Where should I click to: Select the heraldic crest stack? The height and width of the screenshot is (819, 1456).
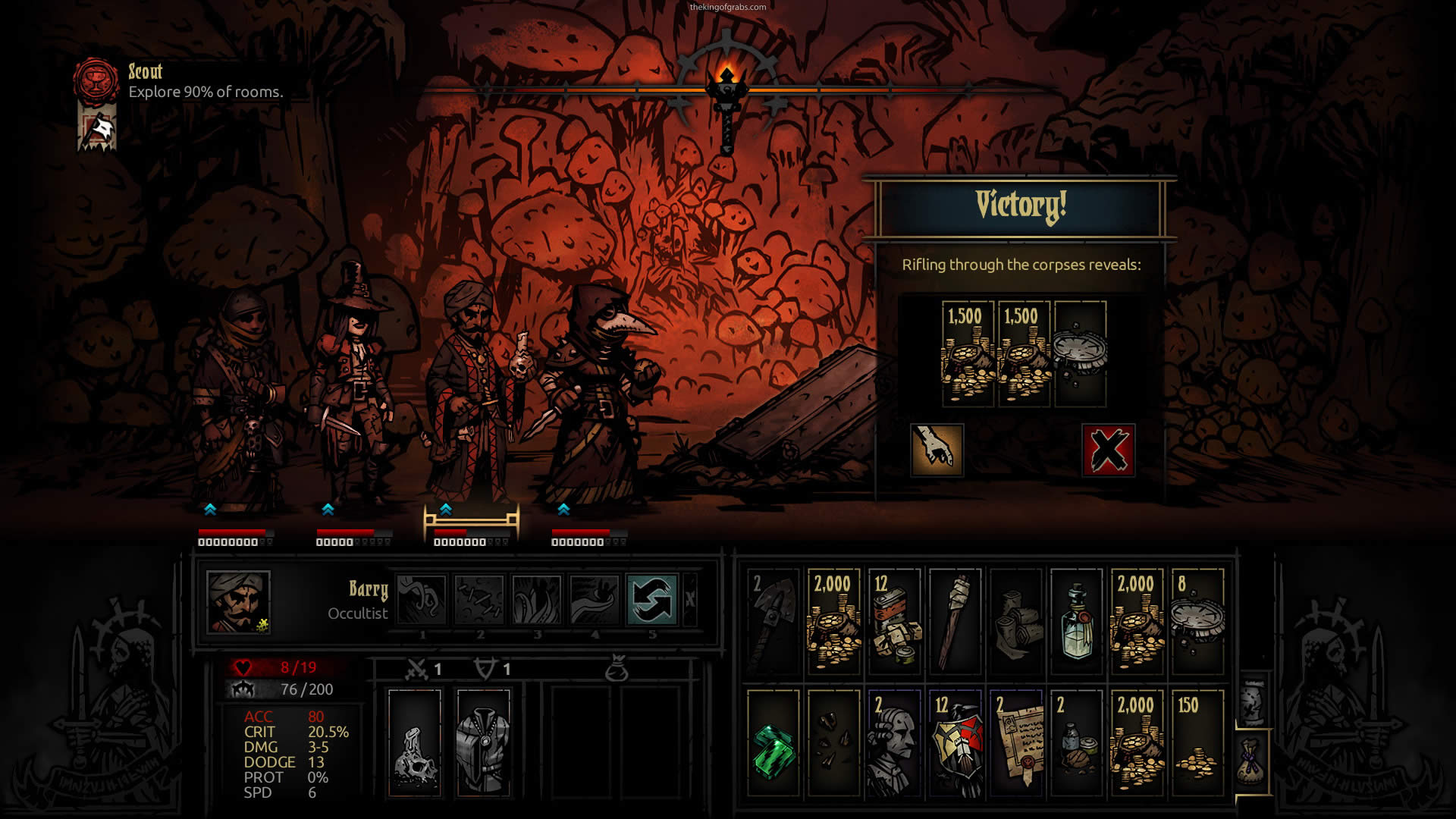coord(955,742)
